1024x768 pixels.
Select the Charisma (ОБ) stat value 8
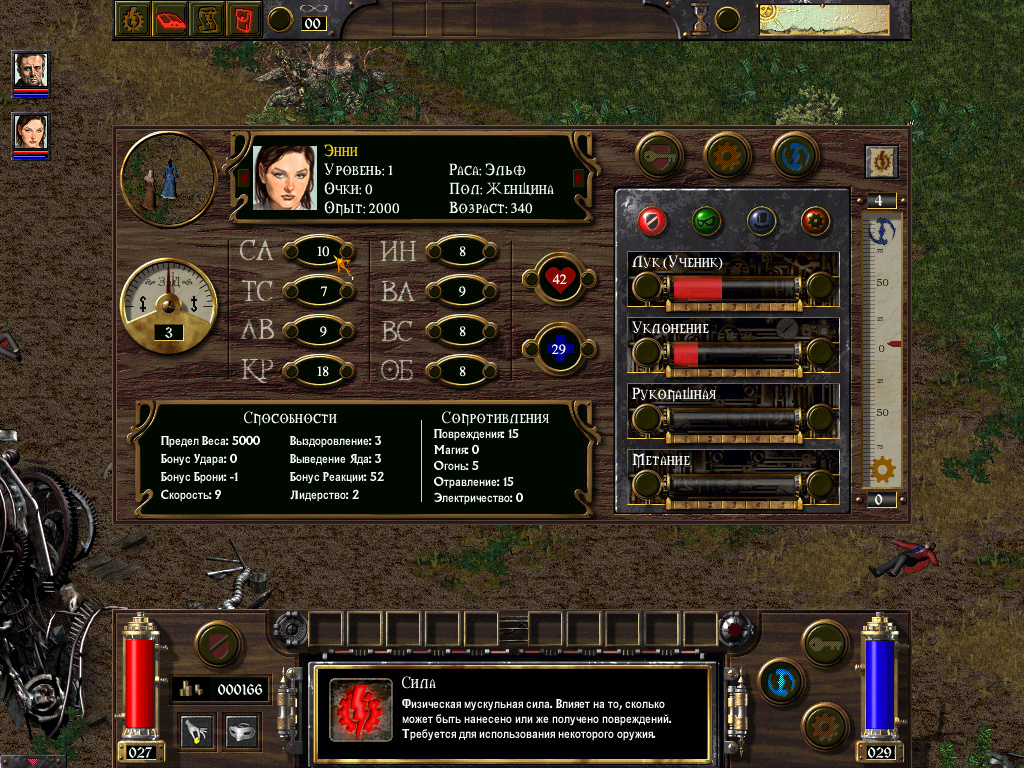462,371
